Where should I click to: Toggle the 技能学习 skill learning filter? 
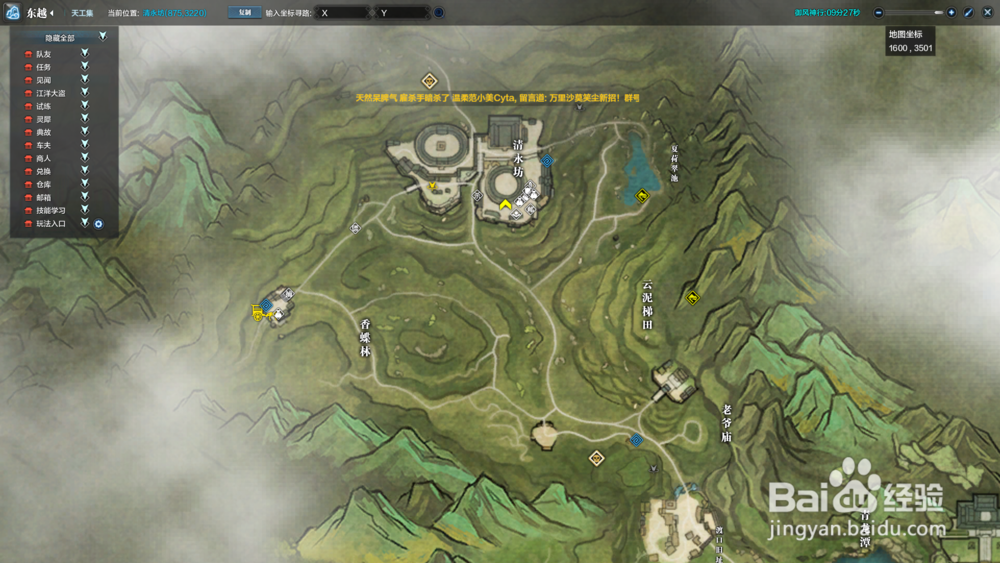[x=85, y=210]
